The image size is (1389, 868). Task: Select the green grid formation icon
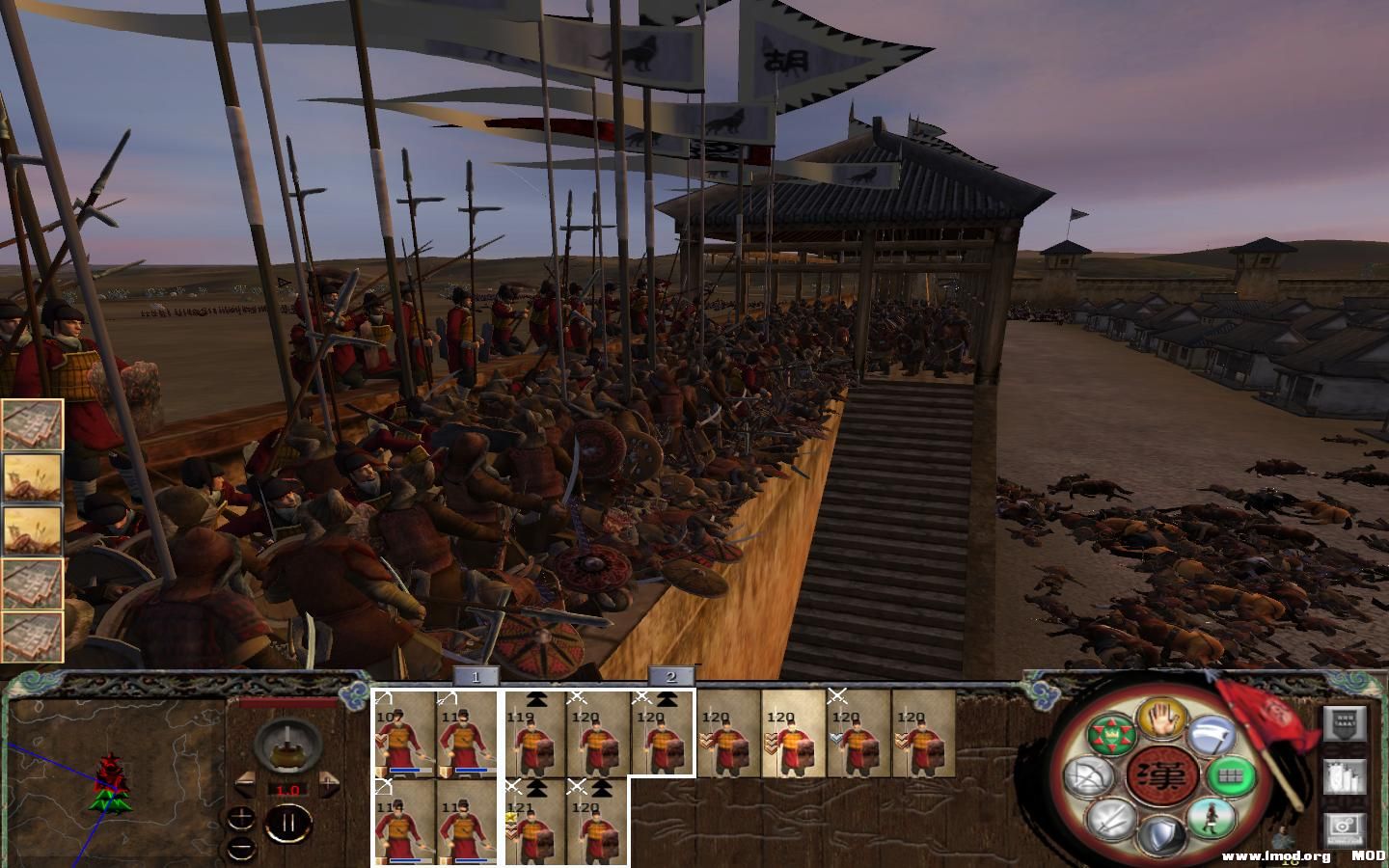pos(1230,775)
